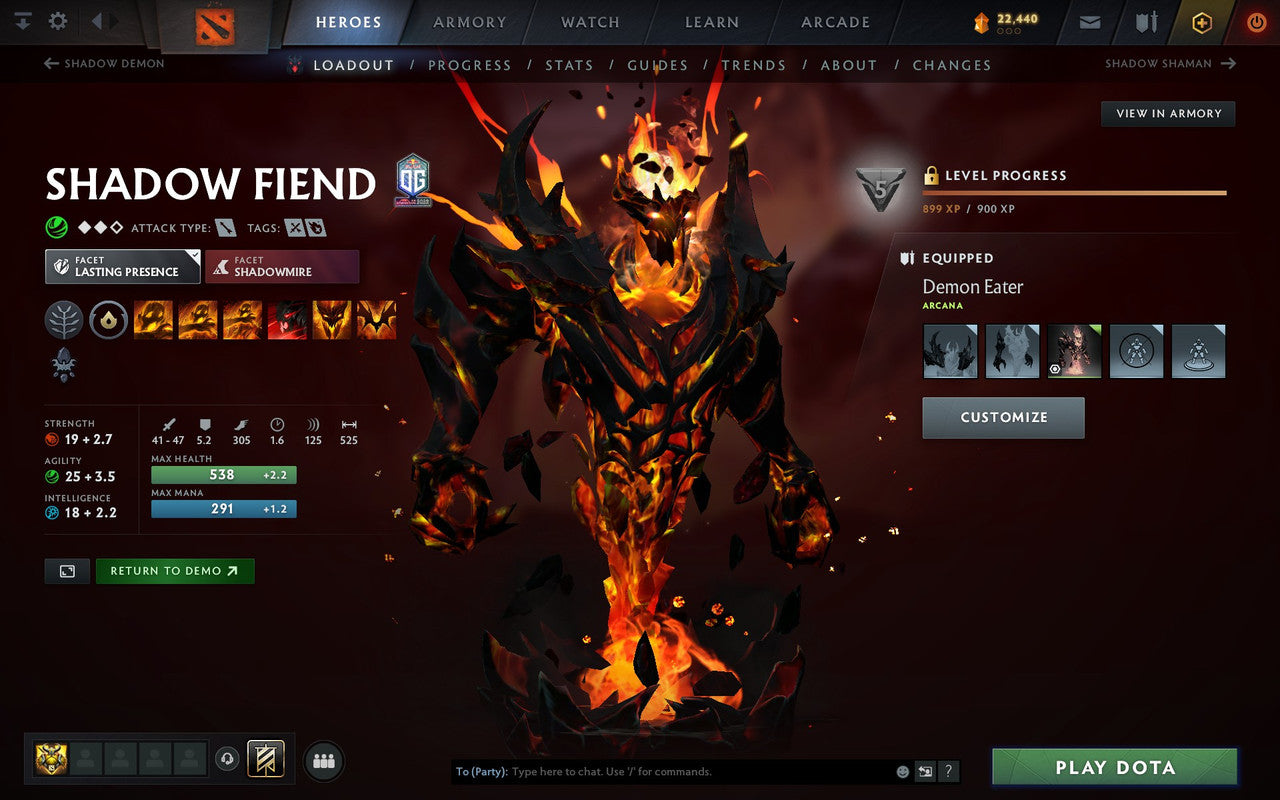Switch to the Stats tab
Screen dimensions: 1280x800
point(569,64)
